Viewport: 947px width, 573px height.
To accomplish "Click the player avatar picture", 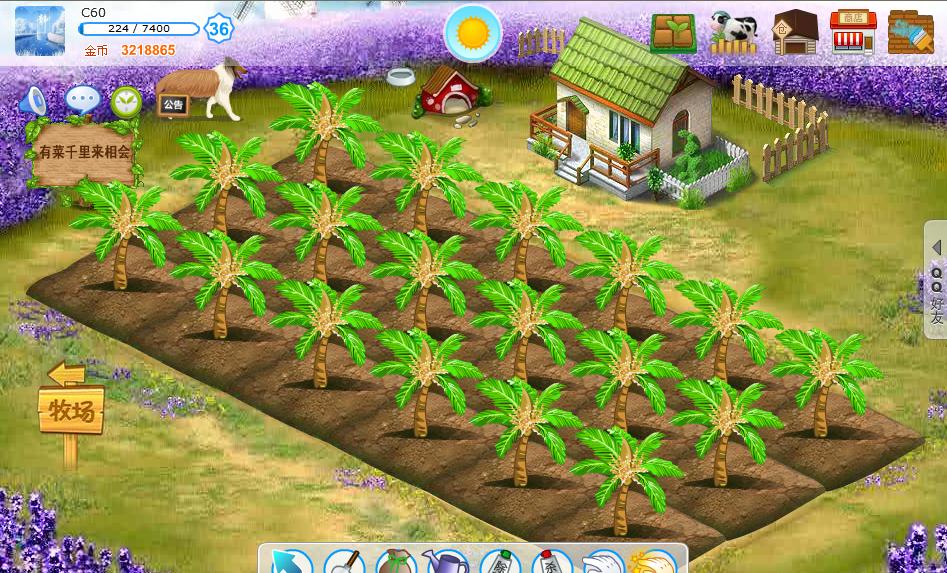I will 40,31.
